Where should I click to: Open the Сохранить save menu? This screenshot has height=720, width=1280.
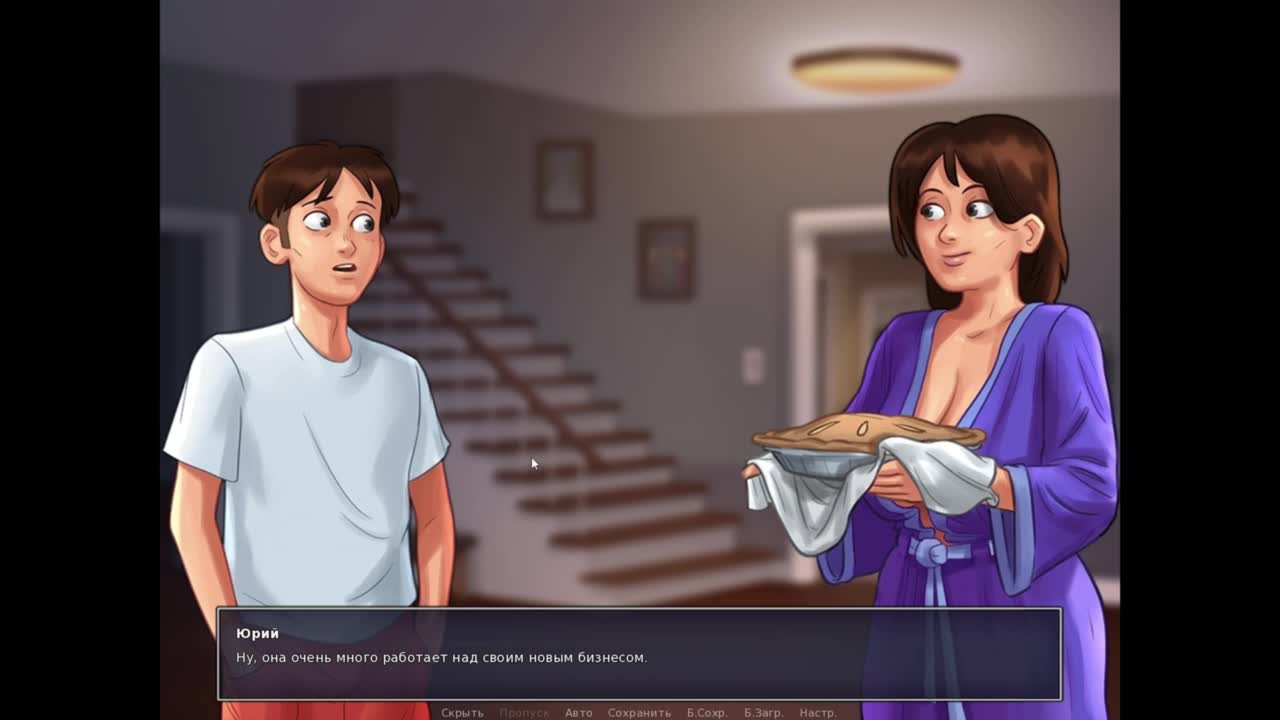point(639,713)
